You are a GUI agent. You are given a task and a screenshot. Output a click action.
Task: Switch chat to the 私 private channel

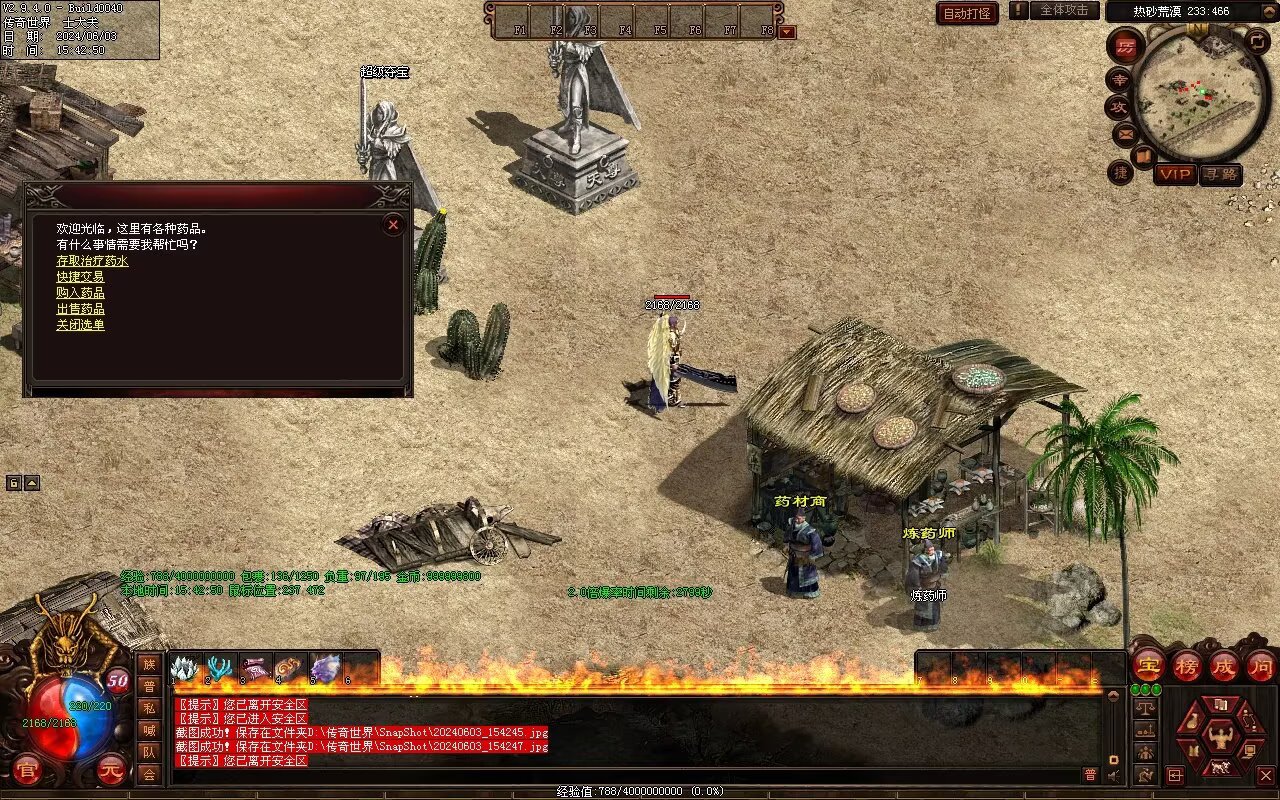[149, 708]
